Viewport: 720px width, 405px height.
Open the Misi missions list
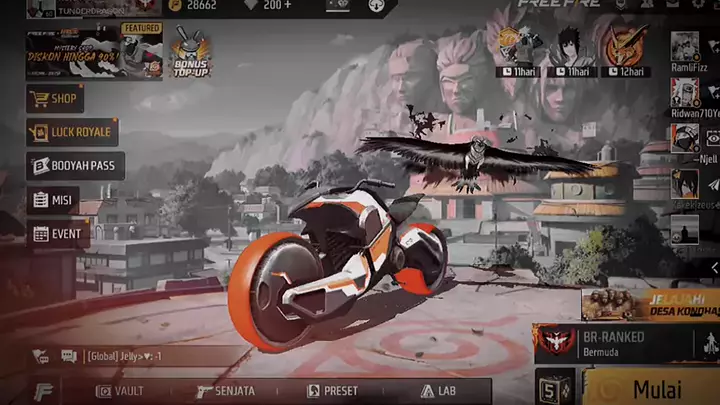pos(54,200)
